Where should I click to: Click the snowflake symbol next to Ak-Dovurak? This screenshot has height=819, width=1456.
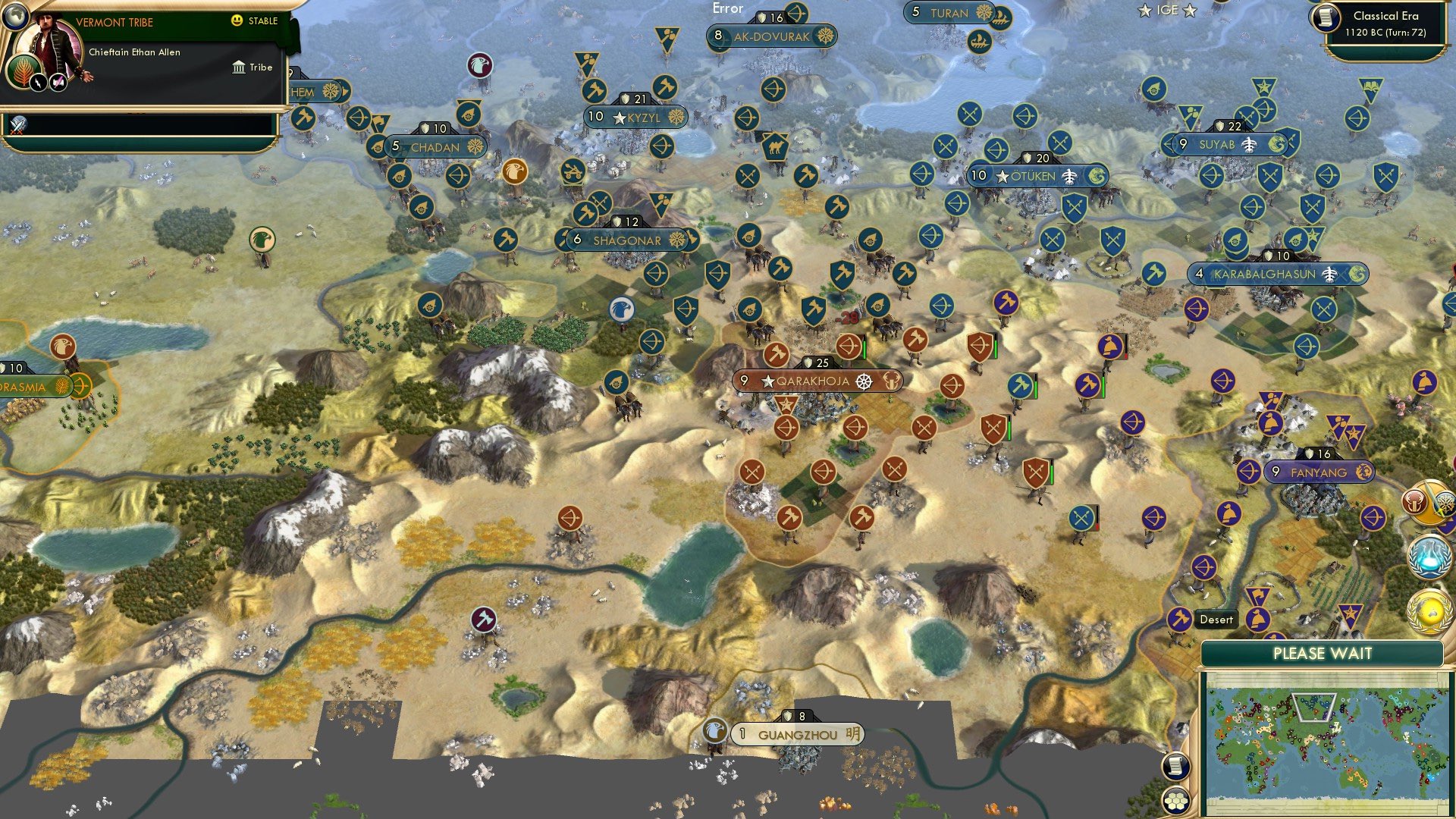coord(827,36)
